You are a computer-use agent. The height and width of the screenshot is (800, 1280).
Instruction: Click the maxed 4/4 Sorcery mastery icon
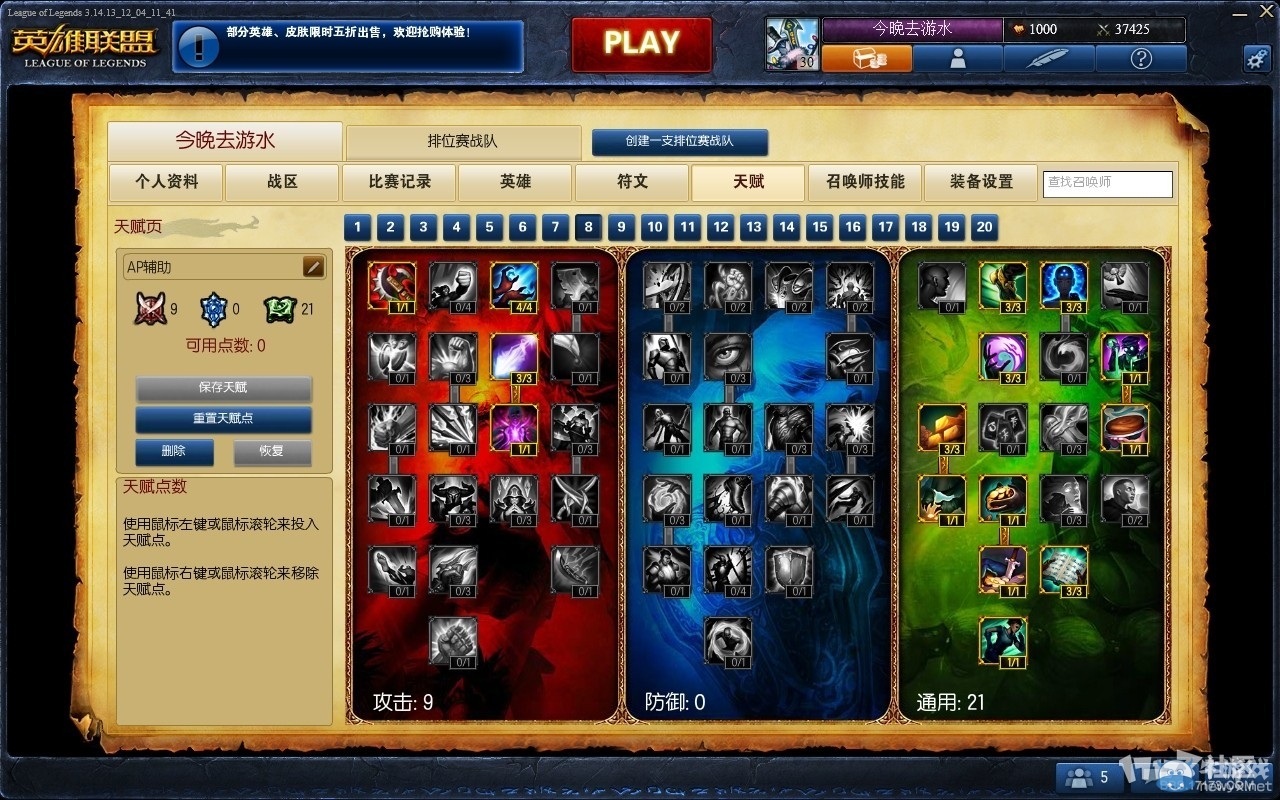pyautogui.click(x=512, y=283)
